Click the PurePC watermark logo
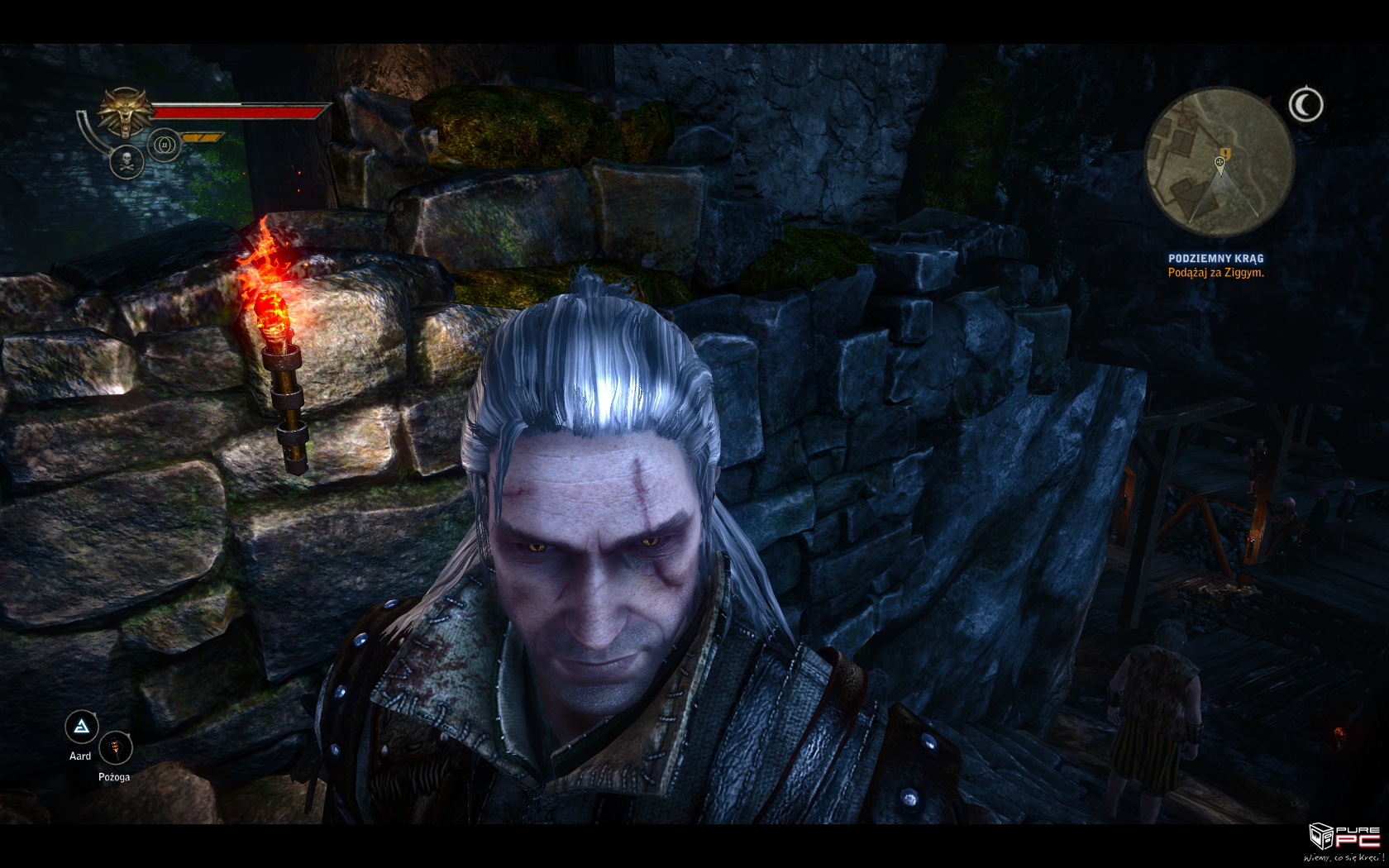Screen dimensions: 1389x868 pyautogui.click(x=1344, y=840)
